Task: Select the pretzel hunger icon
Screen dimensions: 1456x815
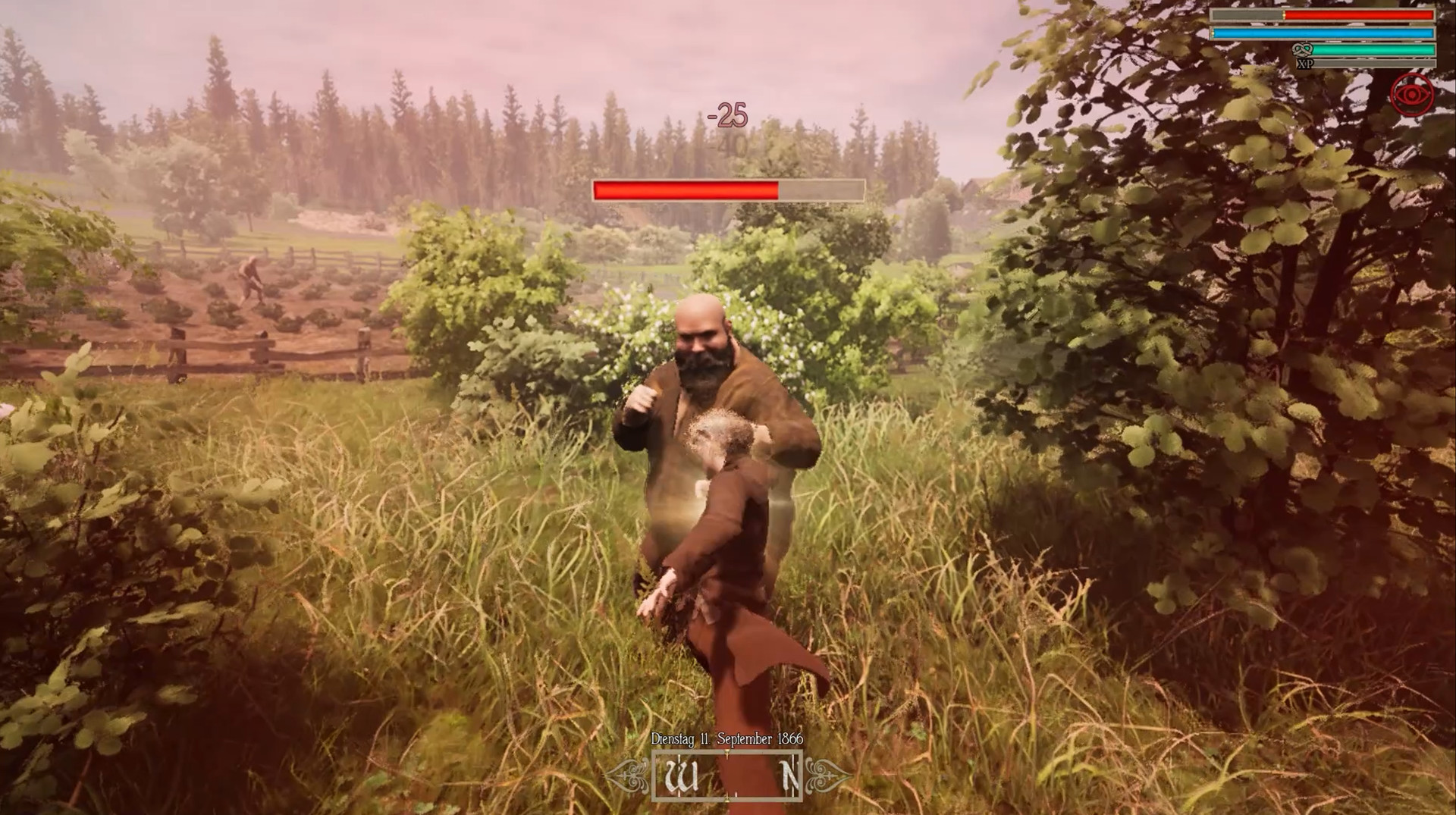Action: point(1302,49)
